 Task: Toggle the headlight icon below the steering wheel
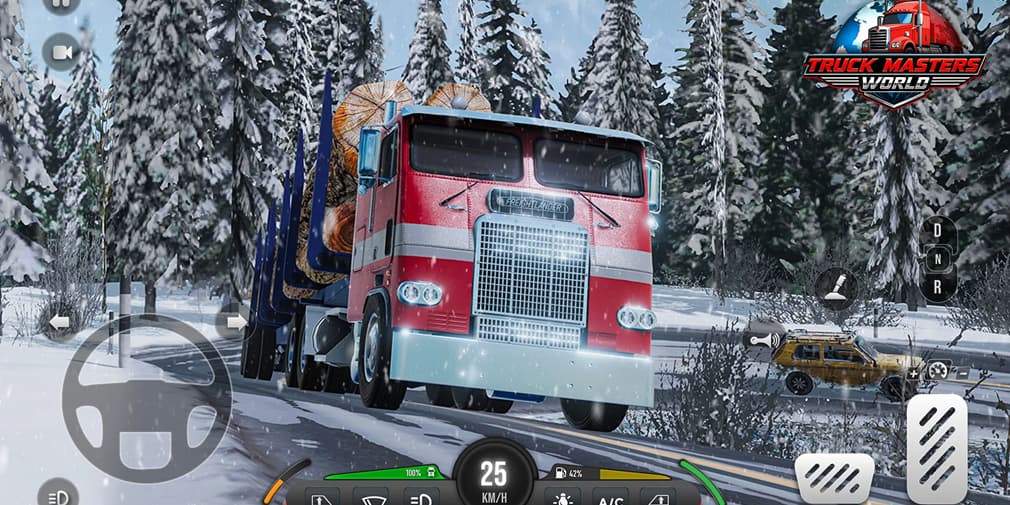58,494
